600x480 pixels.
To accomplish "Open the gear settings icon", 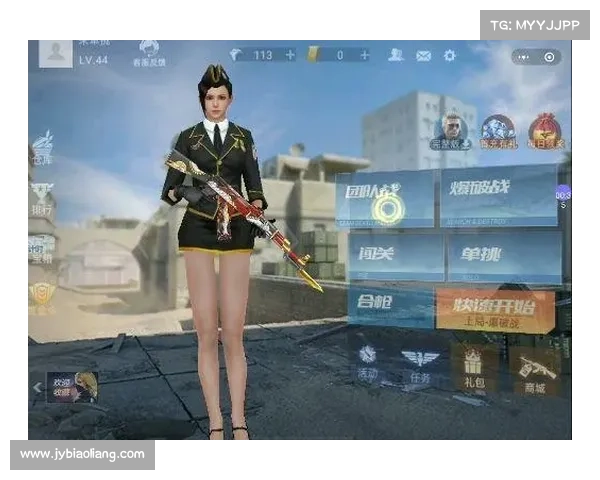I will pyautogui.click(x=449, y=55).
